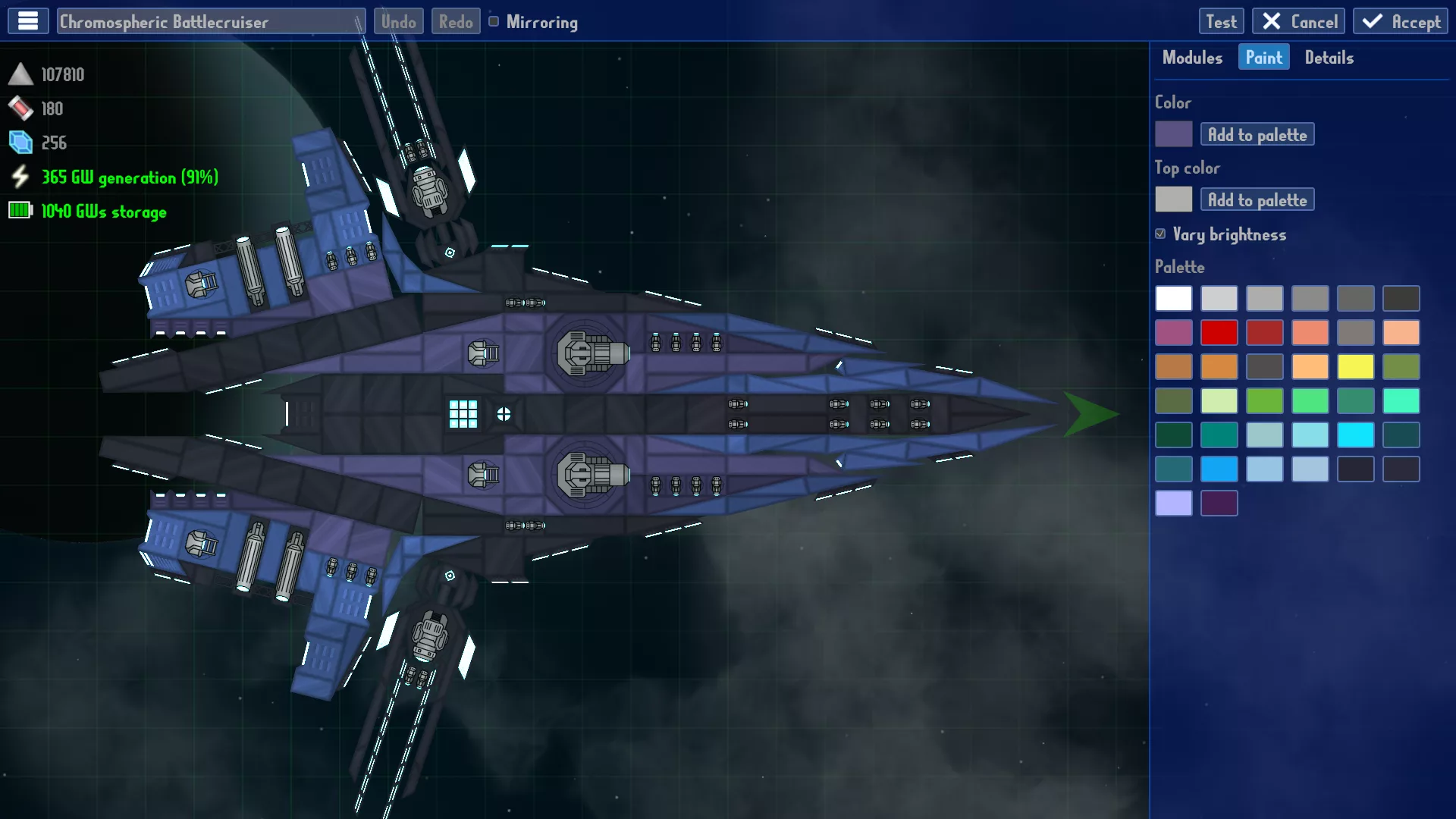Select the Paint tab
The width and height of the screenshot is (1456, 819).
1263,58
